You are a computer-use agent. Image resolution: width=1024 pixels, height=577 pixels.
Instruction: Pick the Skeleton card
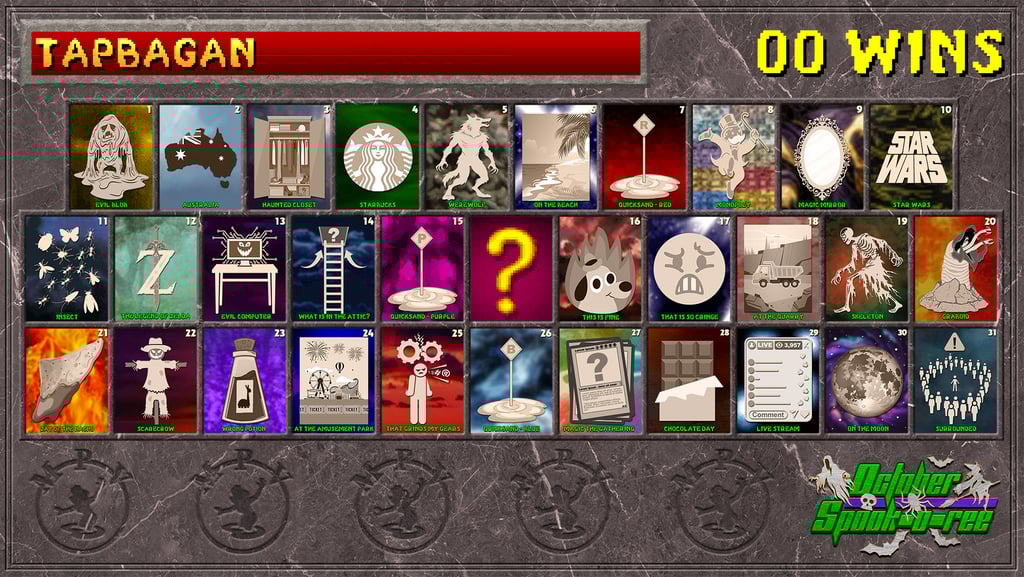(866, 268)
